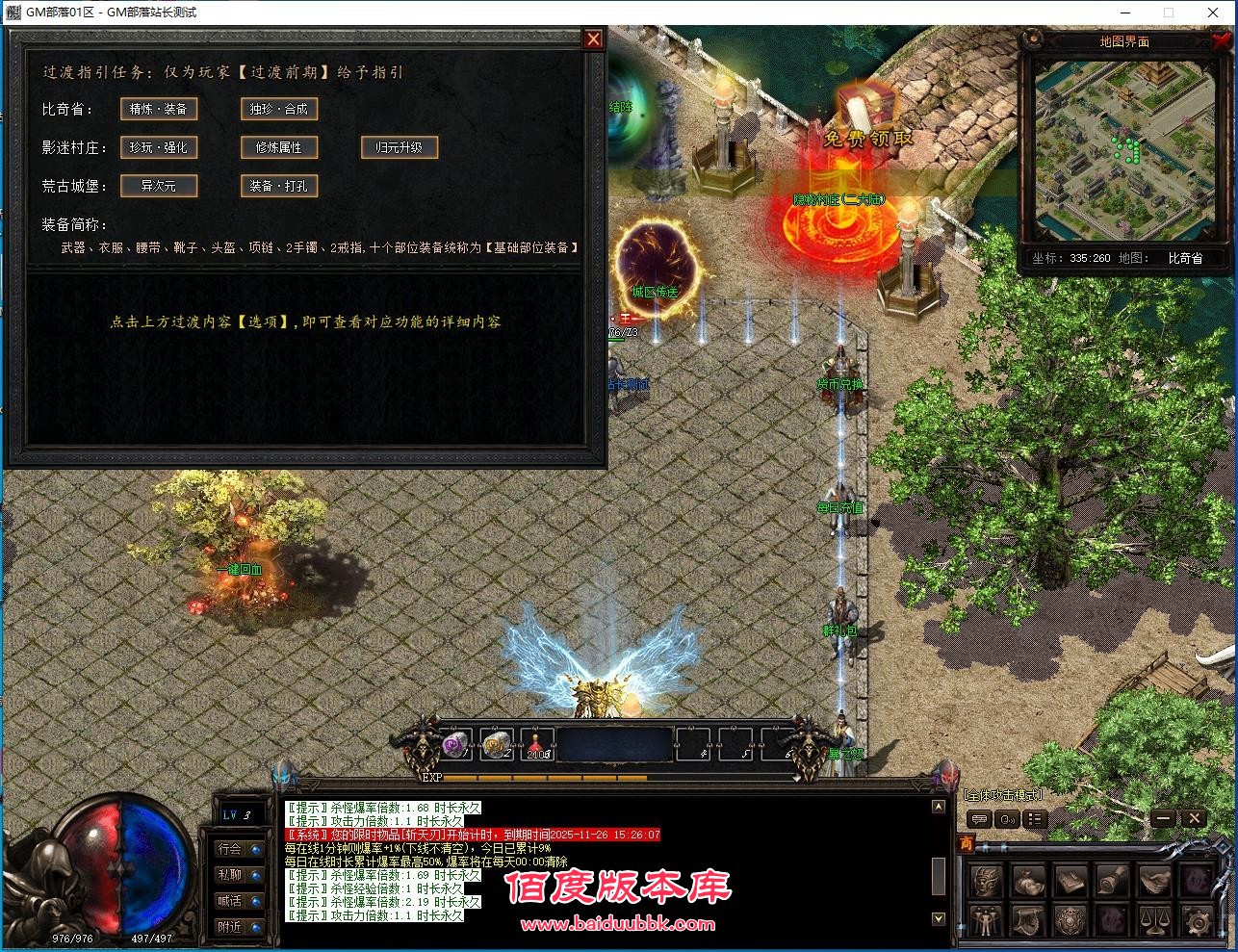Click the speaker broadcast icon
The image size is (1238, 952).
click(1006, 819)
